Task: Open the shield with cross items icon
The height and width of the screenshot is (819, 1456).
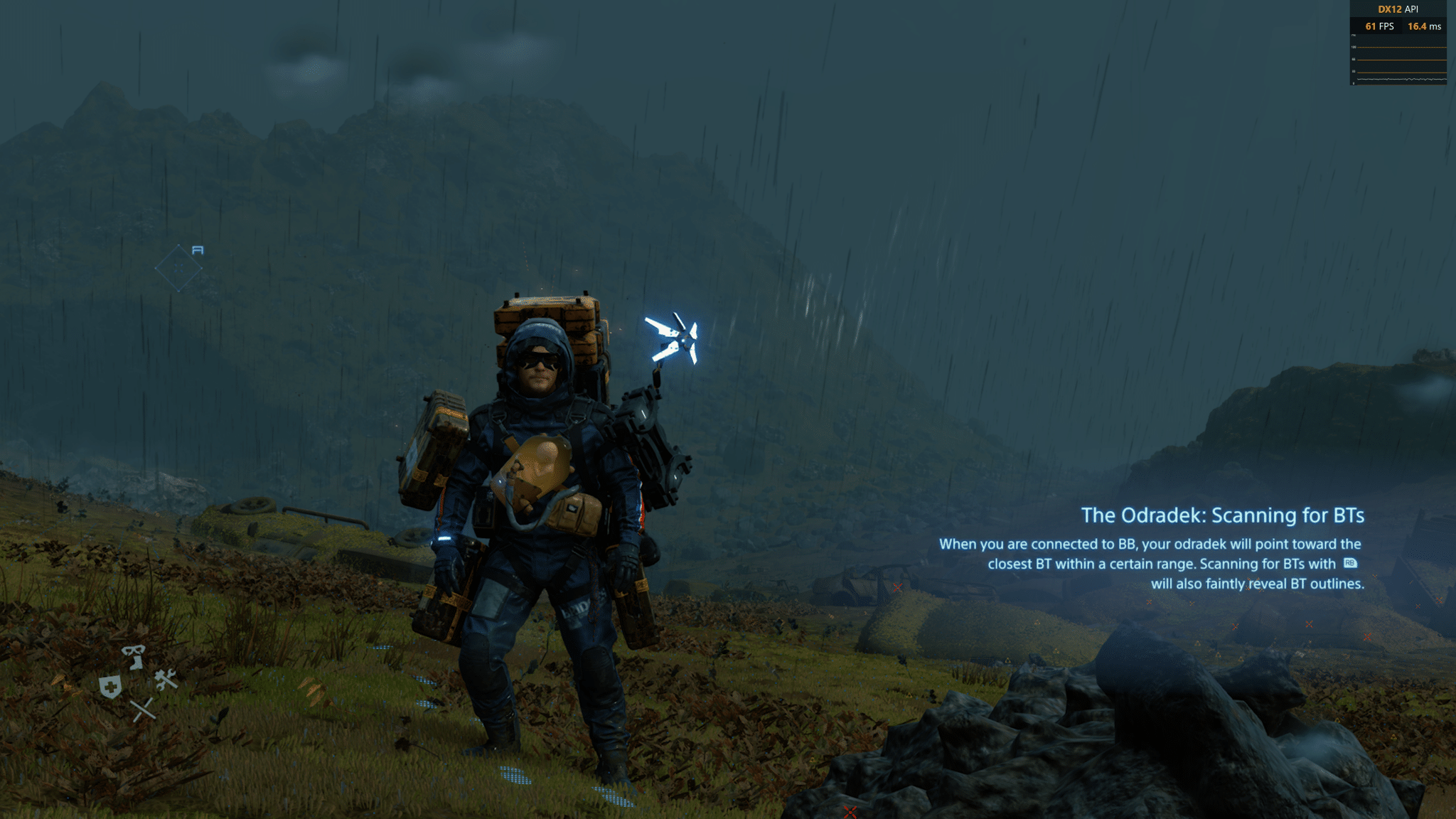Action: (110, 687)
